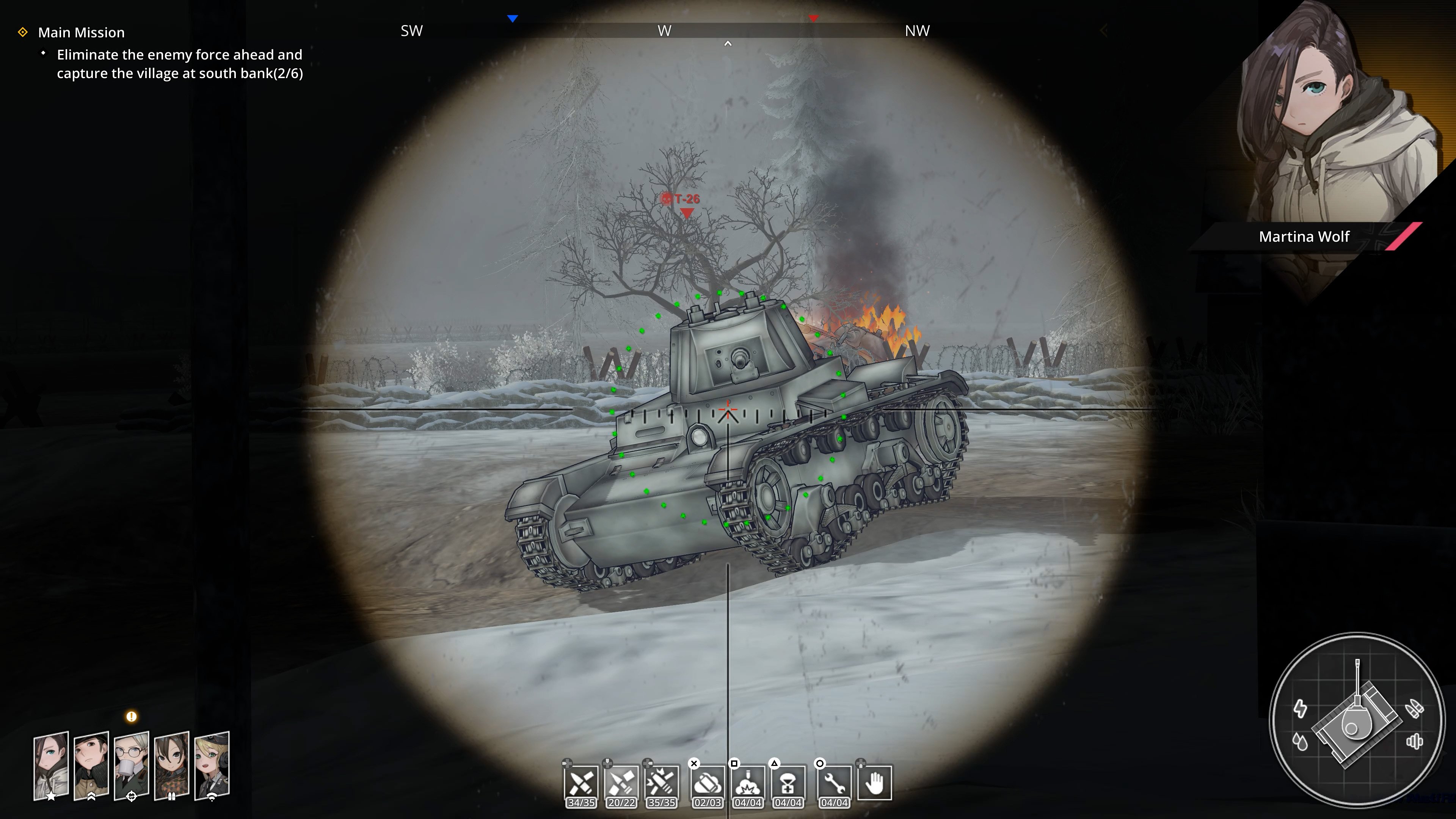Click the Martina Wolf name label
Viewport: 1456px width, 819px height.
(1304, 237)
